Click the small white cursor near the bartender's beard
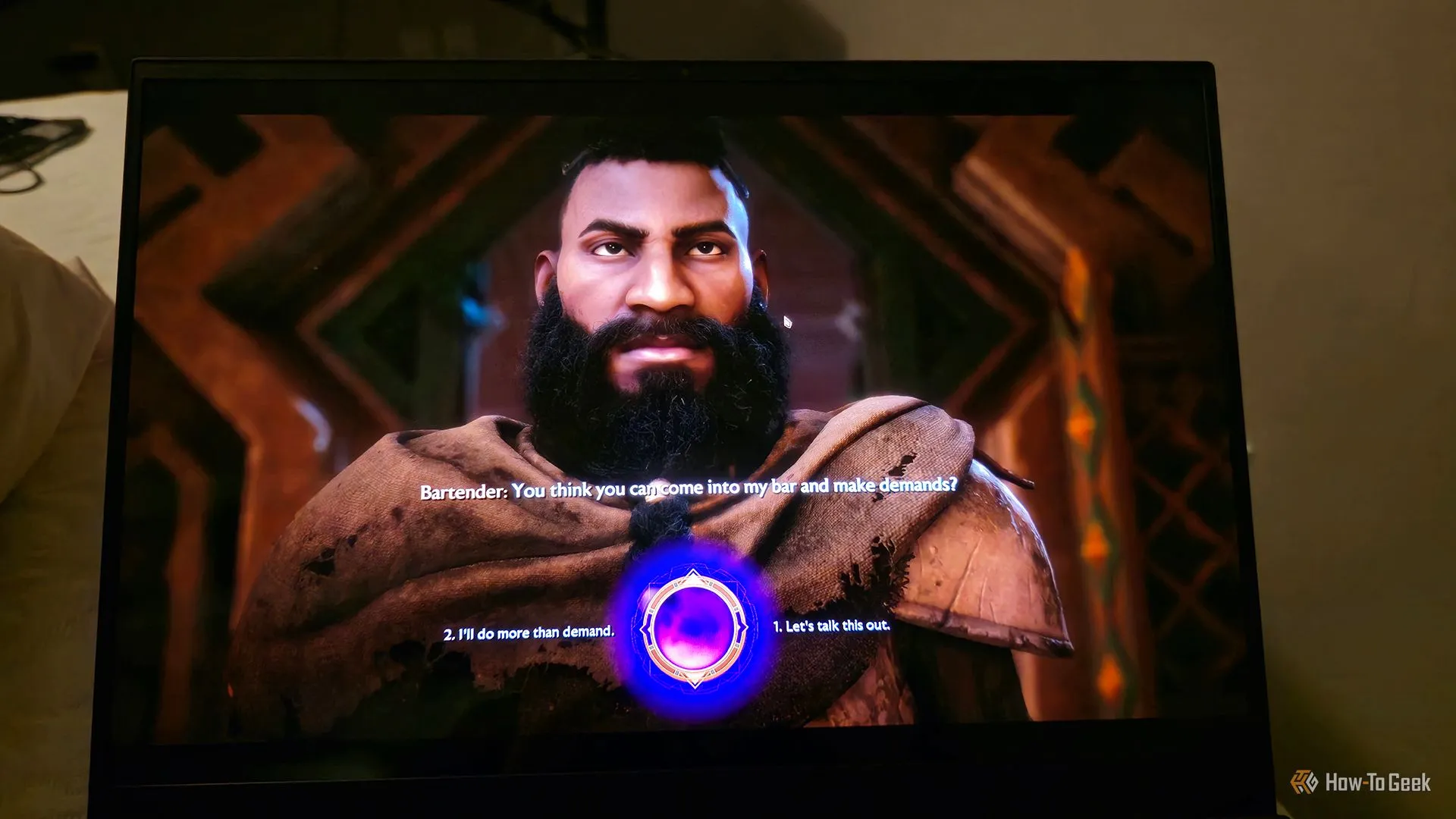1456x819 pixels. tap(788, 323)
